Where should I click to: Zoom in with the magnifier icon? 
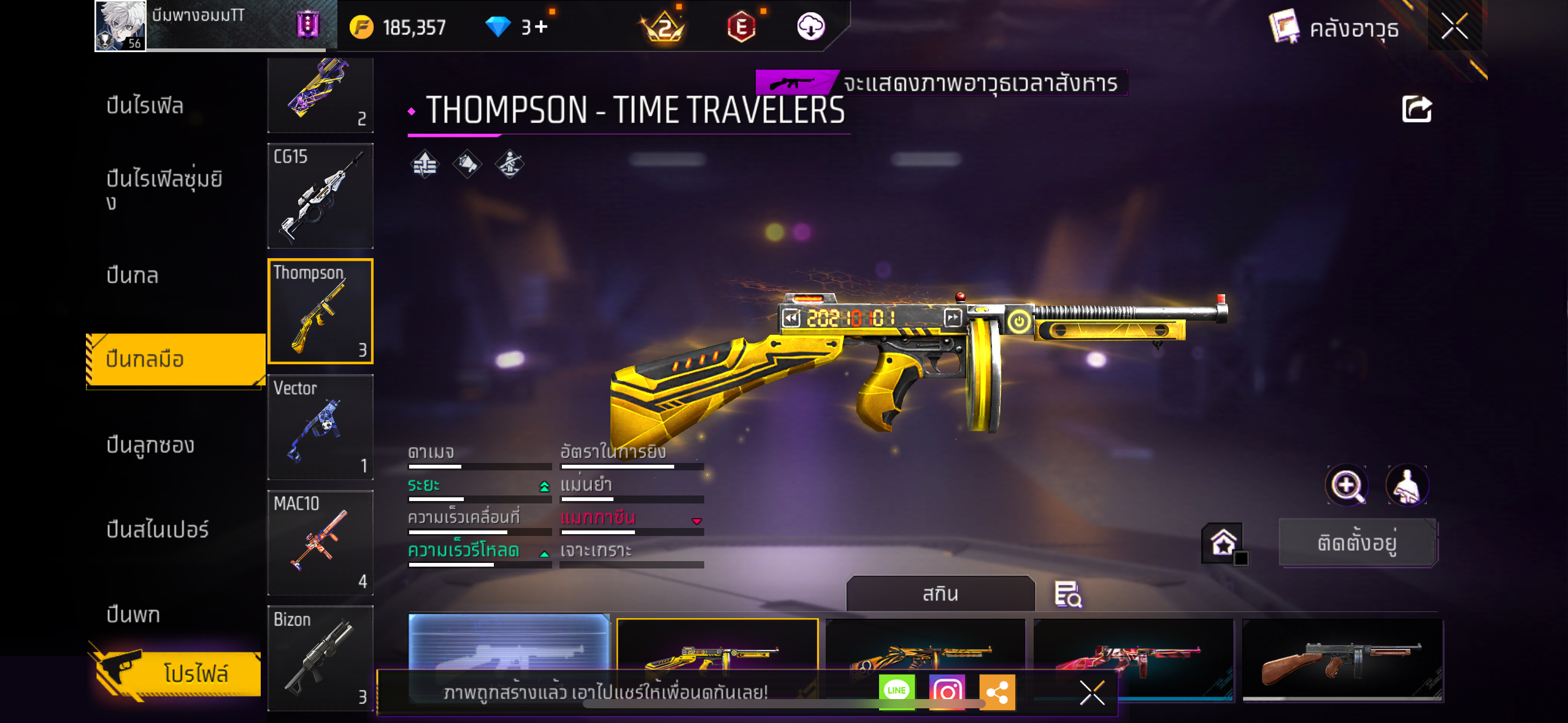tap(1347, 486)
